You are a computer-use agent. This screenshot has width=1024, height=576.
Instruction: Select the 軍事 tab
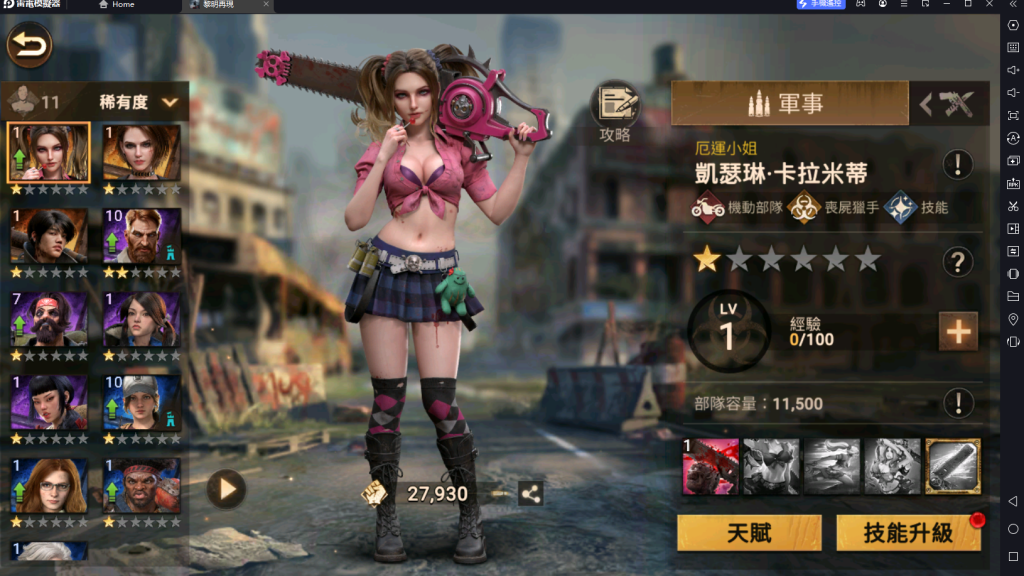pos(789,103)
